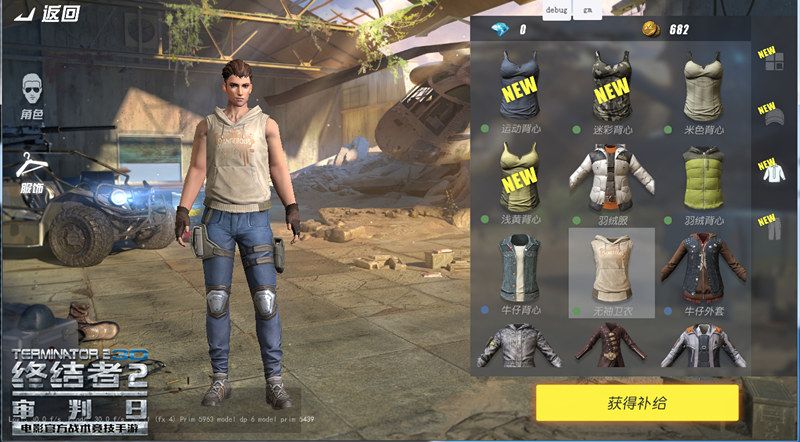Select the white 羽绒服 down jacket
The height and width of the screenshot is (442, 800).
coord(611,180)
